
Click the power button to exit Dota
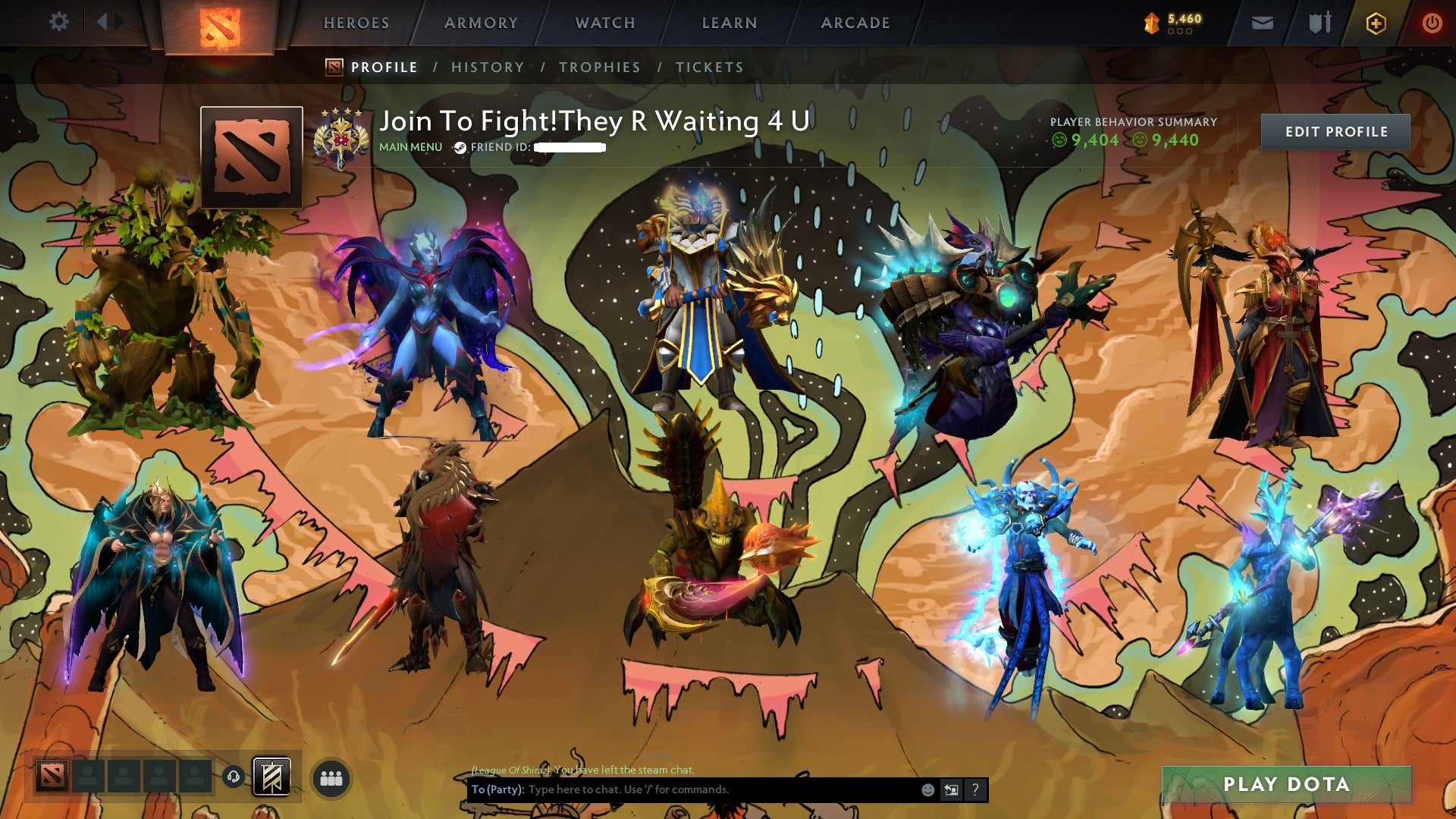(x=1434, y=23)
